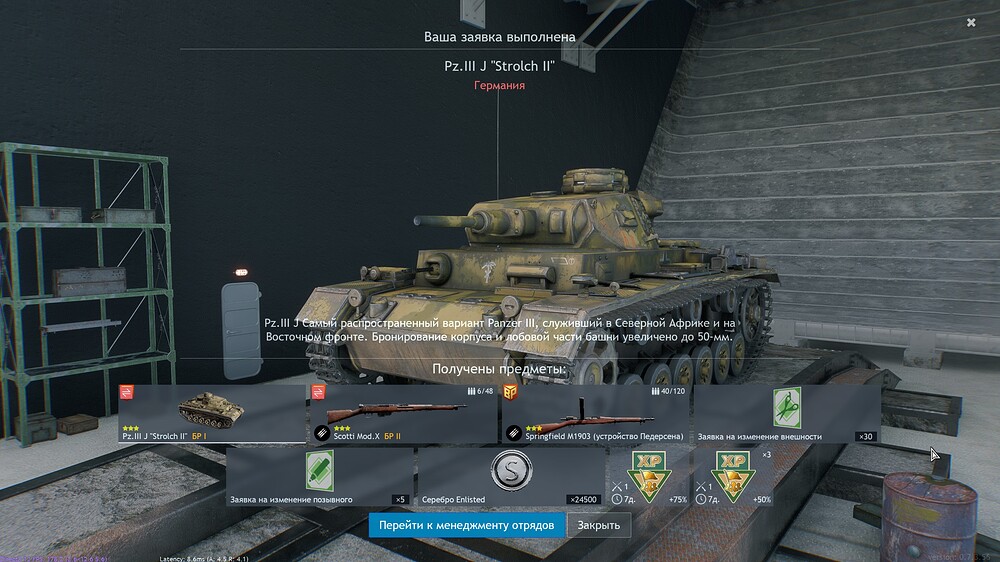The width and height of the screenshot is (1000, 562).
Task: Pick the callsign change order (Заявка на изменение позывного)
Action: [x=319, y=476]
